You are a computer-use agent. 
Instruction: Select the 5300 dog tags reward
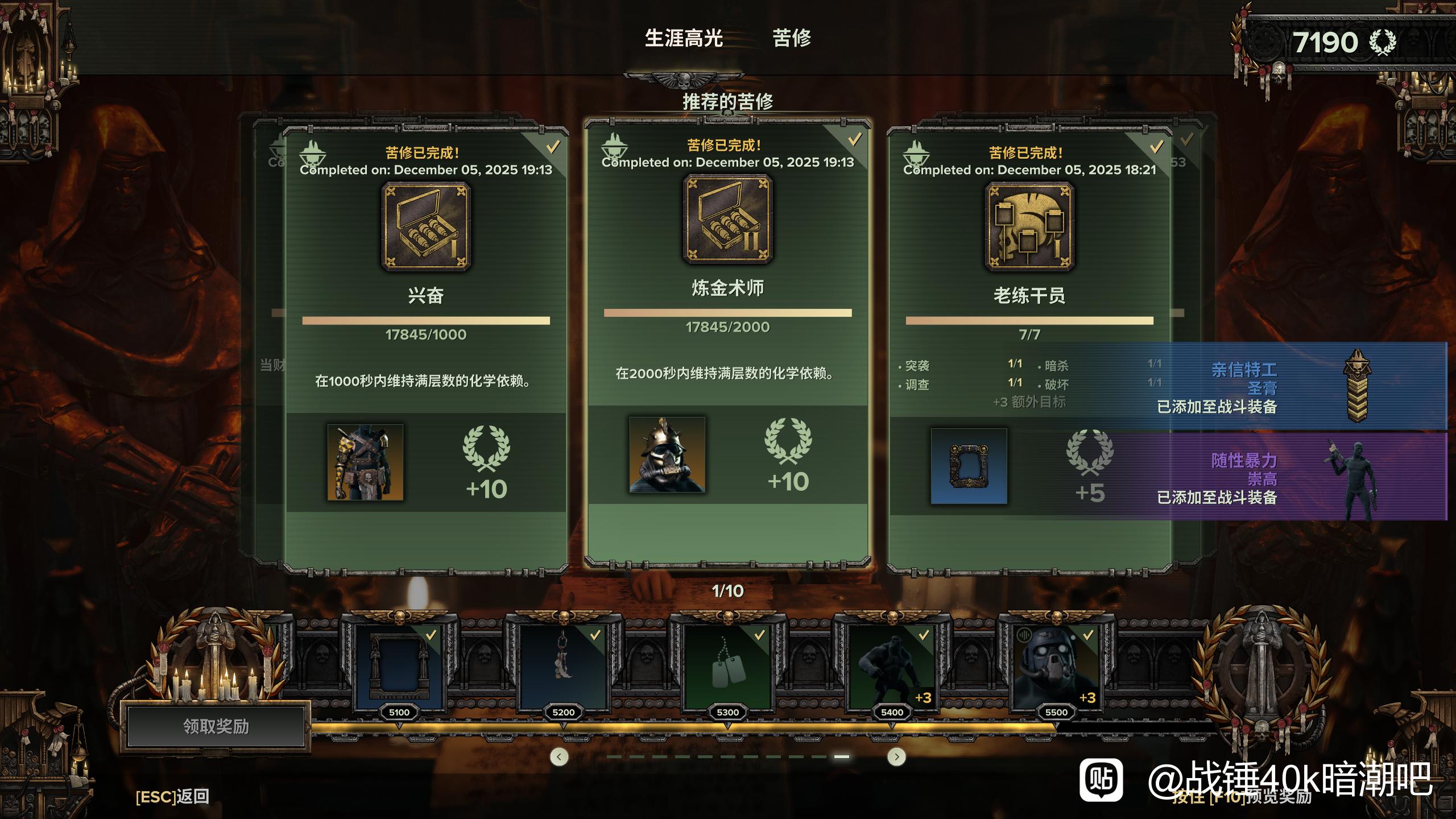[727, 665]
